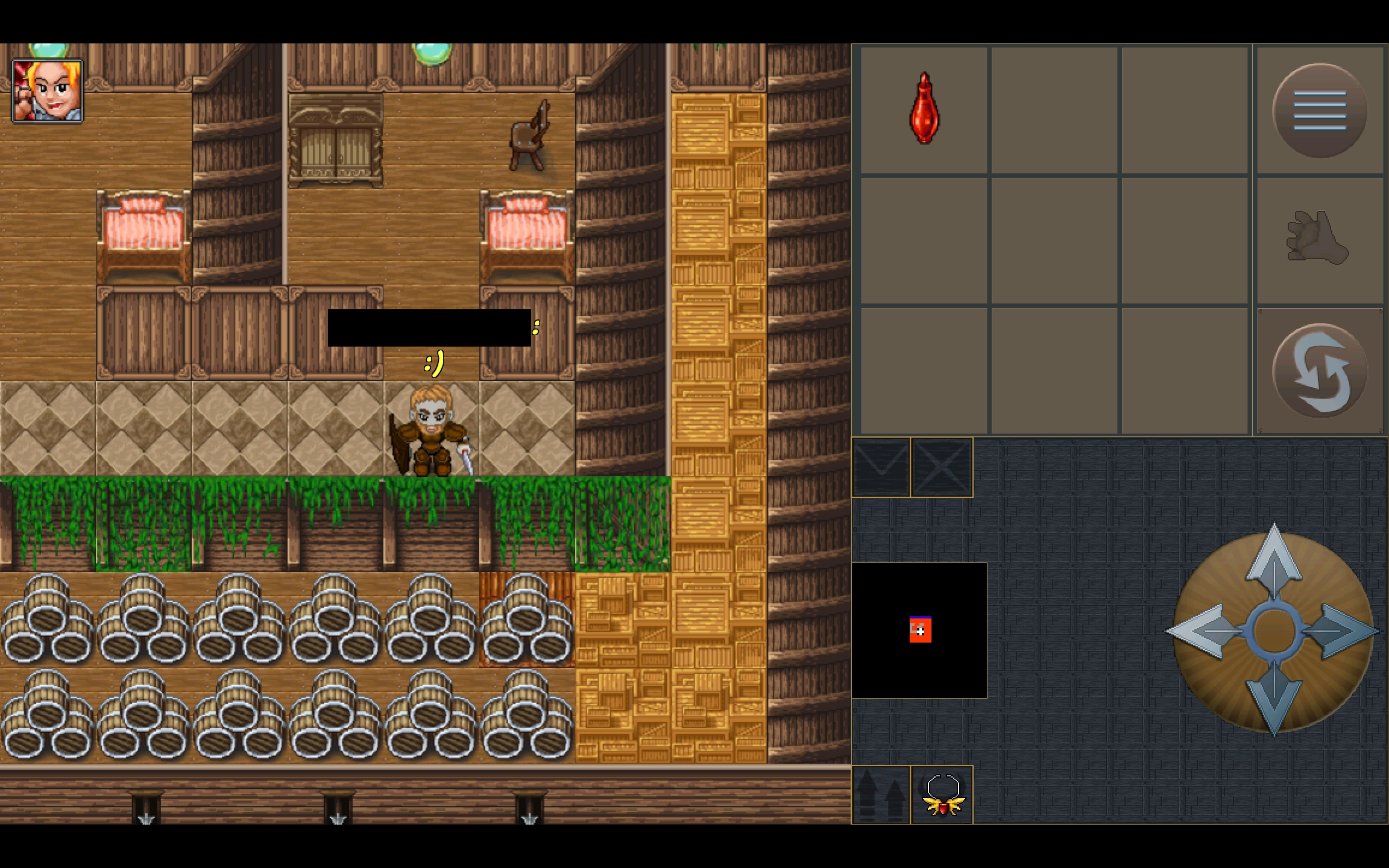Move down with the d-pad arrow

point(1273,699)
